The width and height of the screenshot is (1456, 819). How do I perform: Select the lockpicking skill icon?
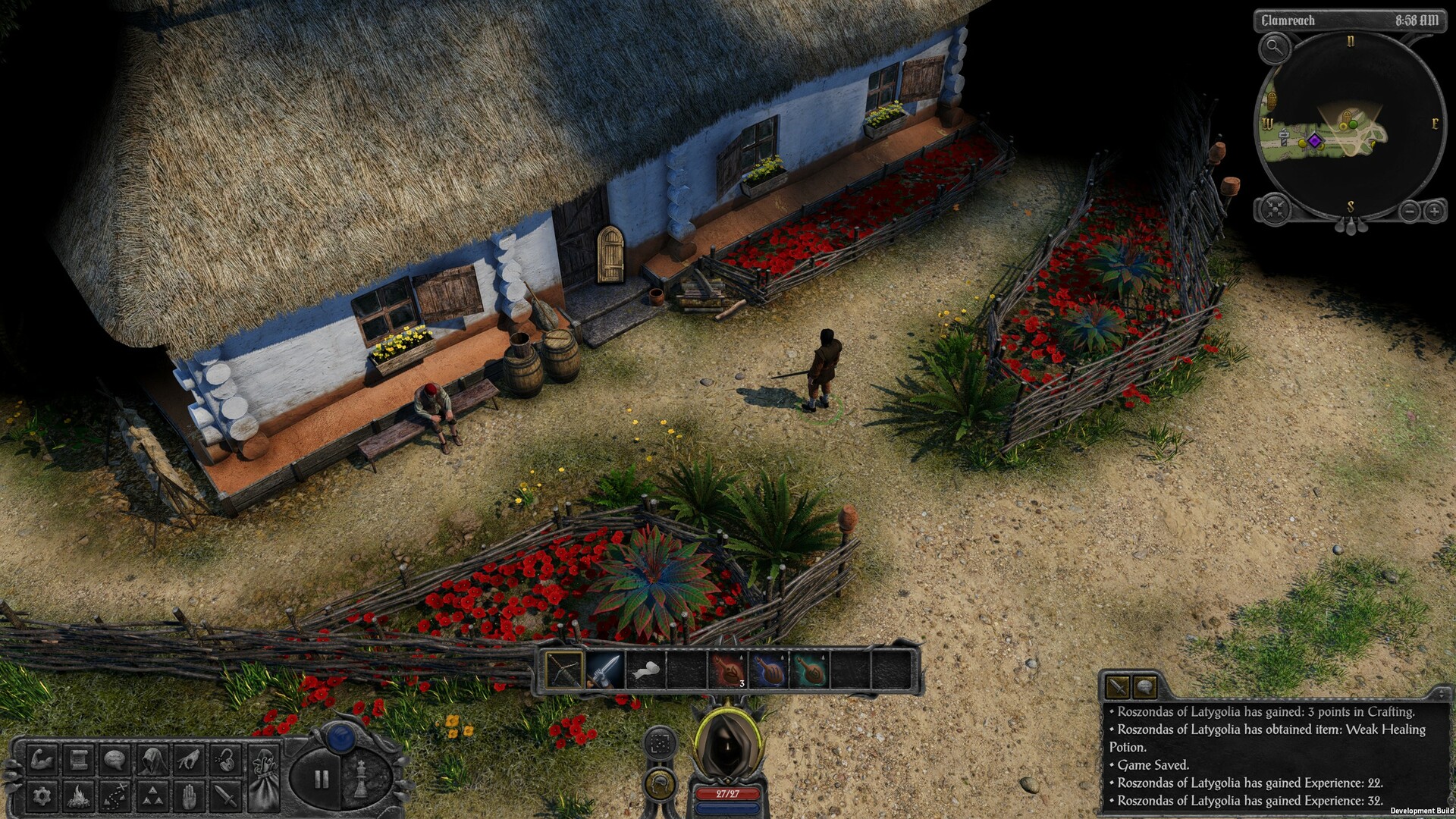point(225,761)
